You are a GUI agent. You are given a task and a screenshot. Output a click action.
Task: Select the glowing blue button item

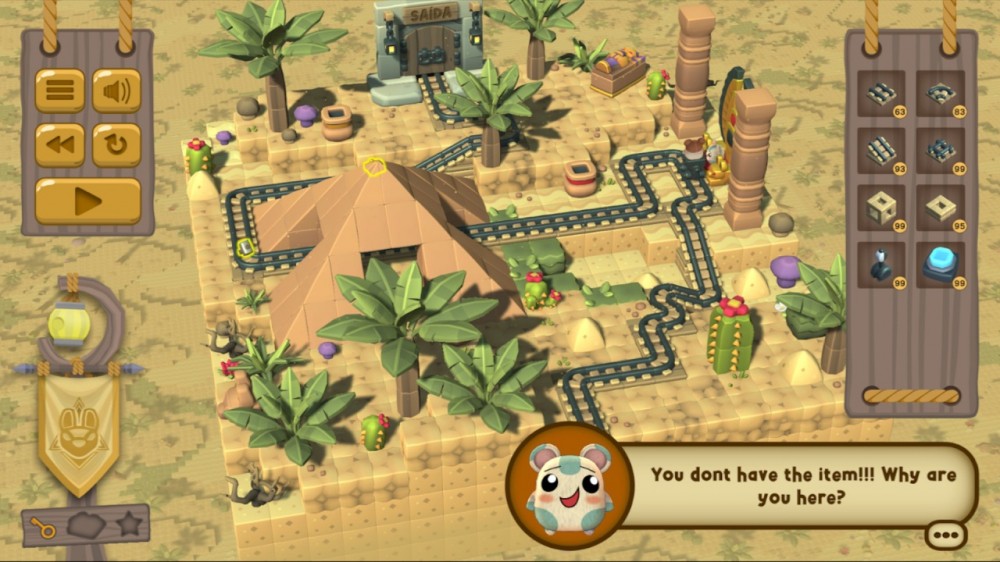[940, 265]
